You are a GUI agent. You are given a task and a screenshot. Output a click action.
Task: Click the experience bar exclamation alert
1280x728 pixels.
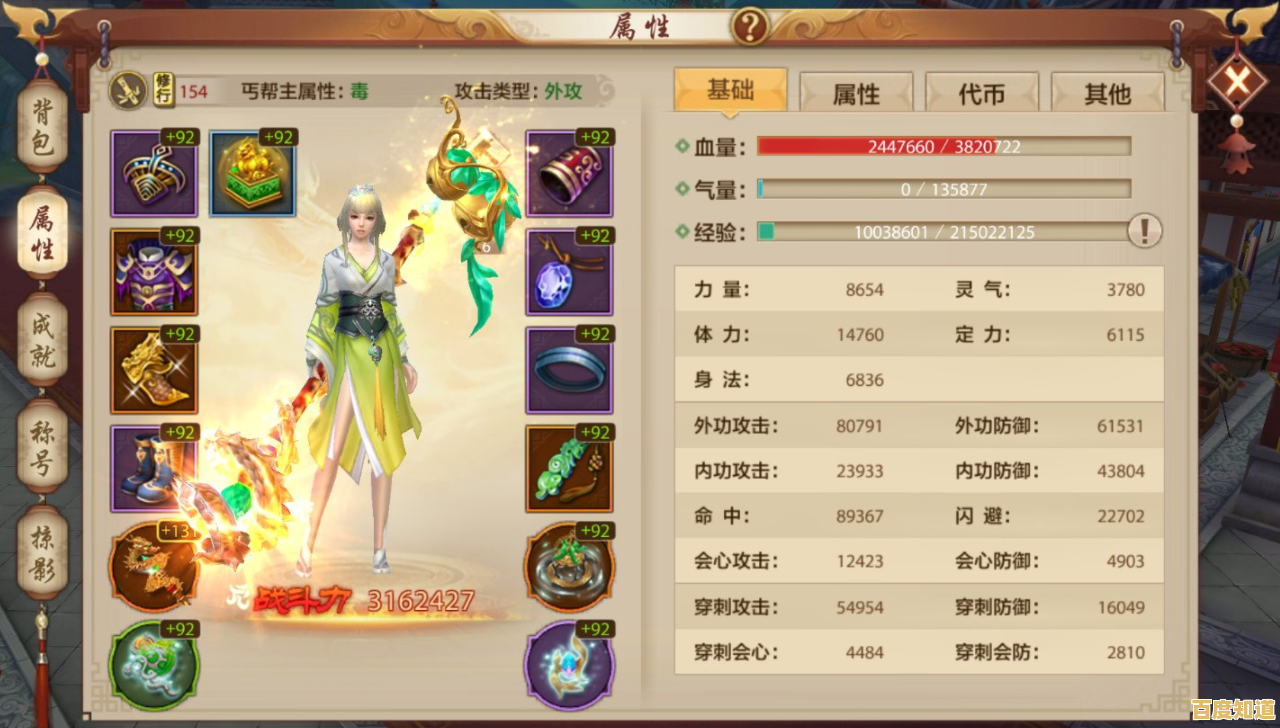[1145, 231]
